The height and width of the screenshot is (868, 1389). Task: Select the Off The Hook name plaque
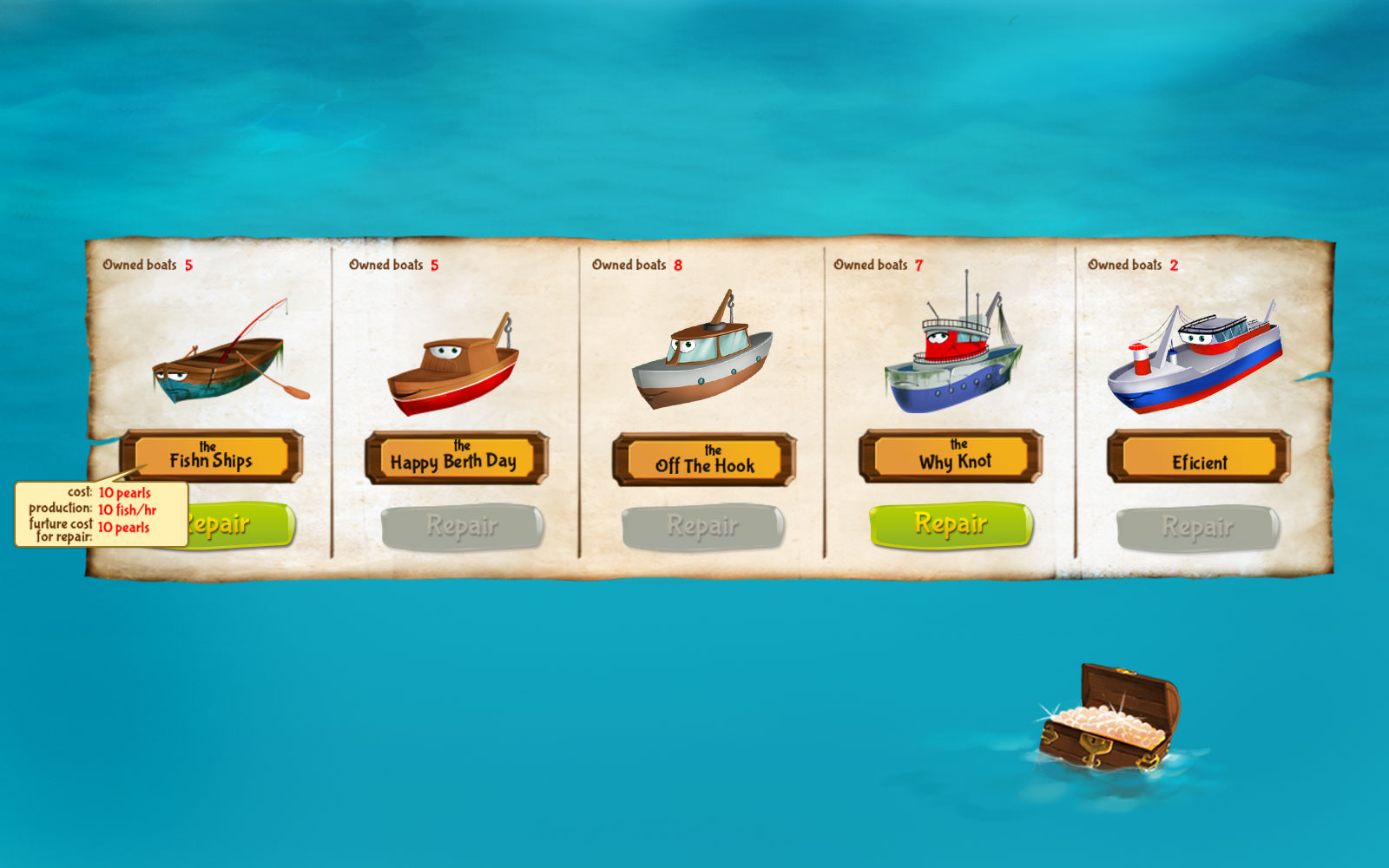[704, 460]
